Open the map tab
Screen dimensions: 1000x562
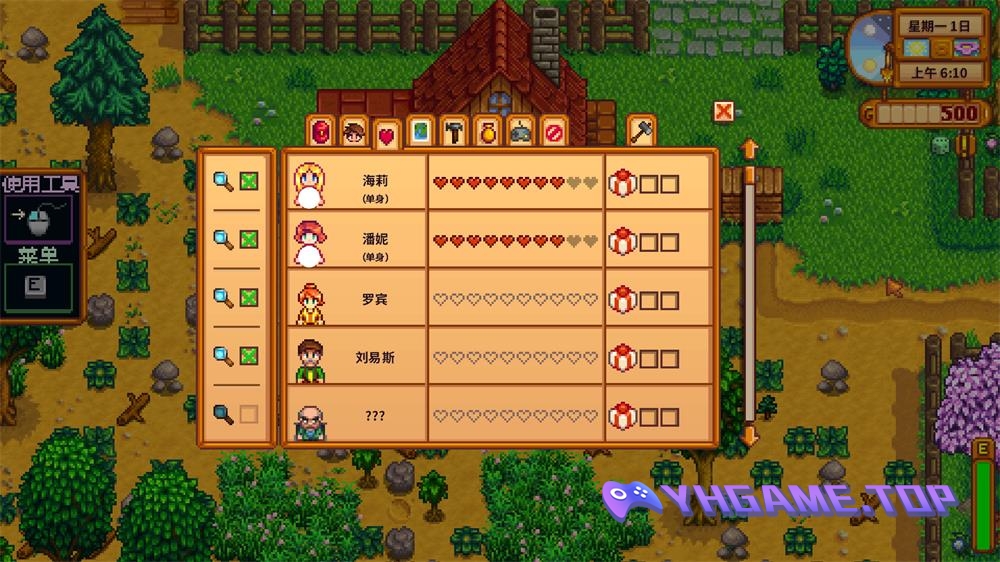coord(420,132)
